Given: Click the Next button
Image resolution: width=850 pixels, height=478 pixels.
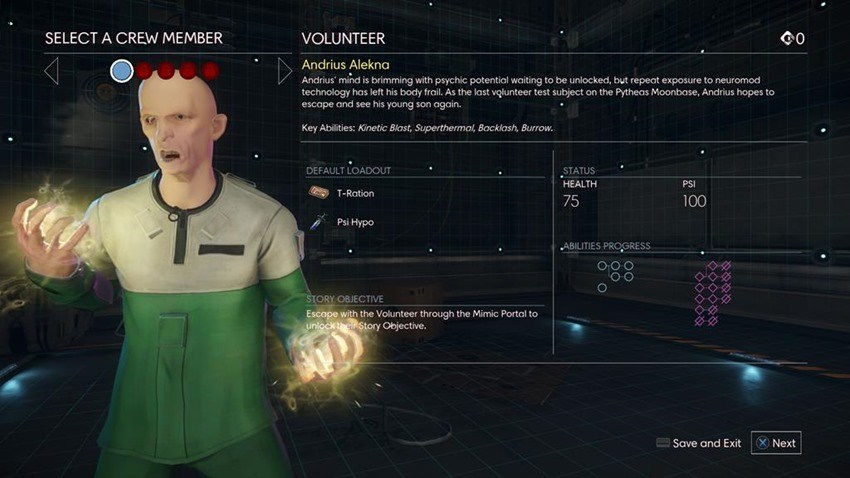Looking at the screenshot, I should coord(776,443).
